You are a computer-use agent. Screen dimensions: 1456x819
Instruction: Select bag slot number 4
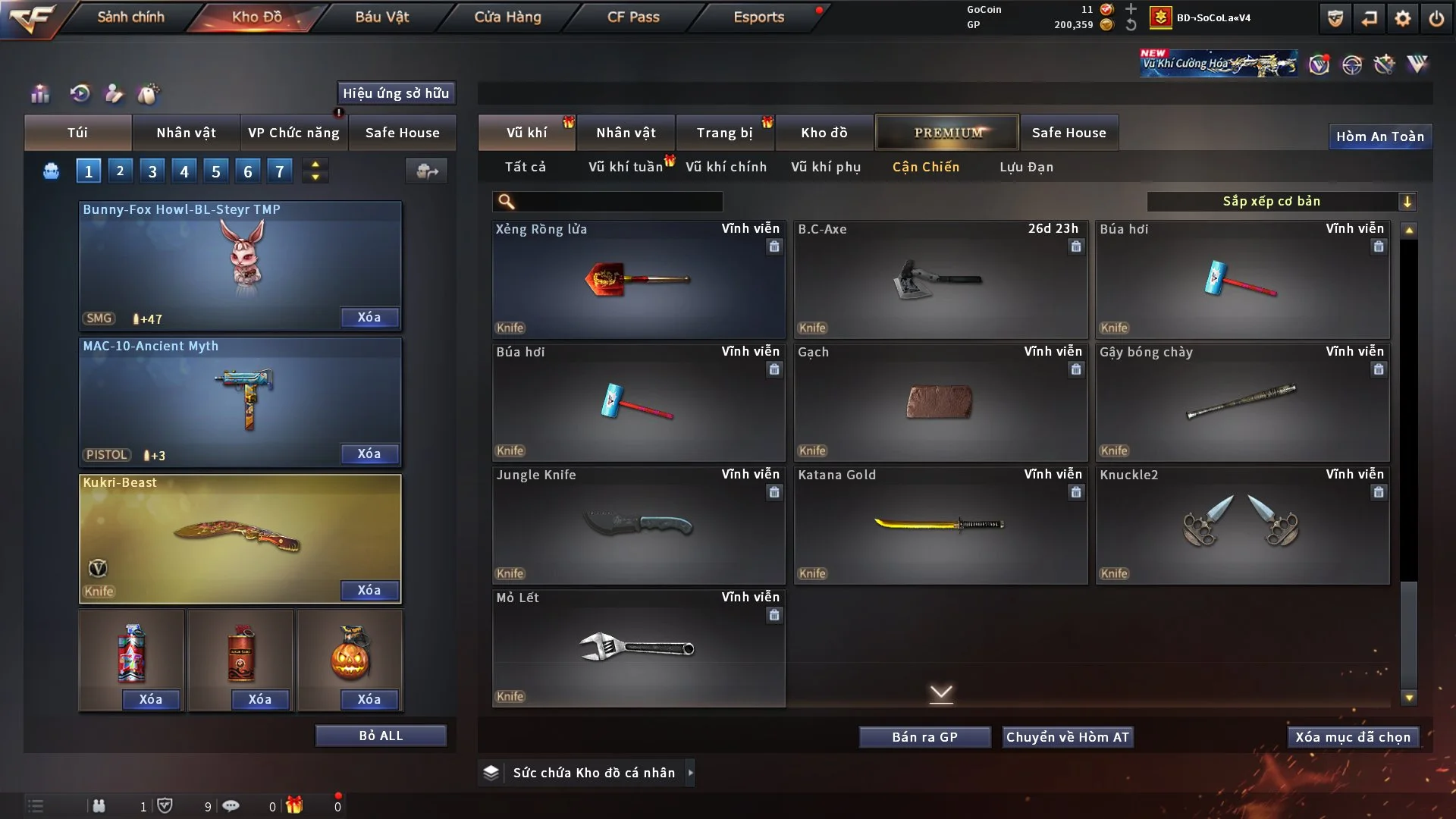(x=184, y=171)
